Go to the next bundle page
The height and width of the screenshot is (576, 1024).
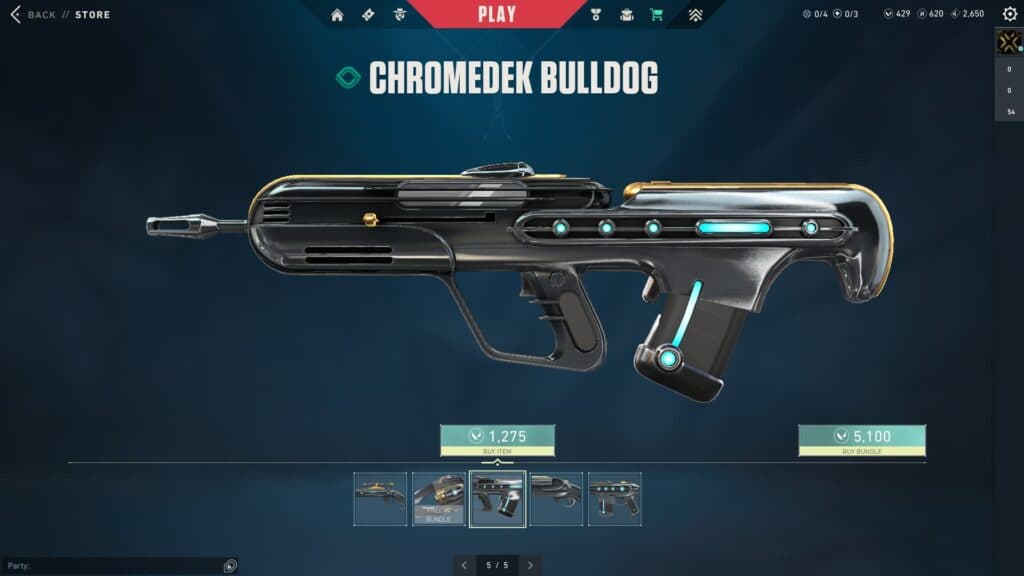click(x=530, y=565)
